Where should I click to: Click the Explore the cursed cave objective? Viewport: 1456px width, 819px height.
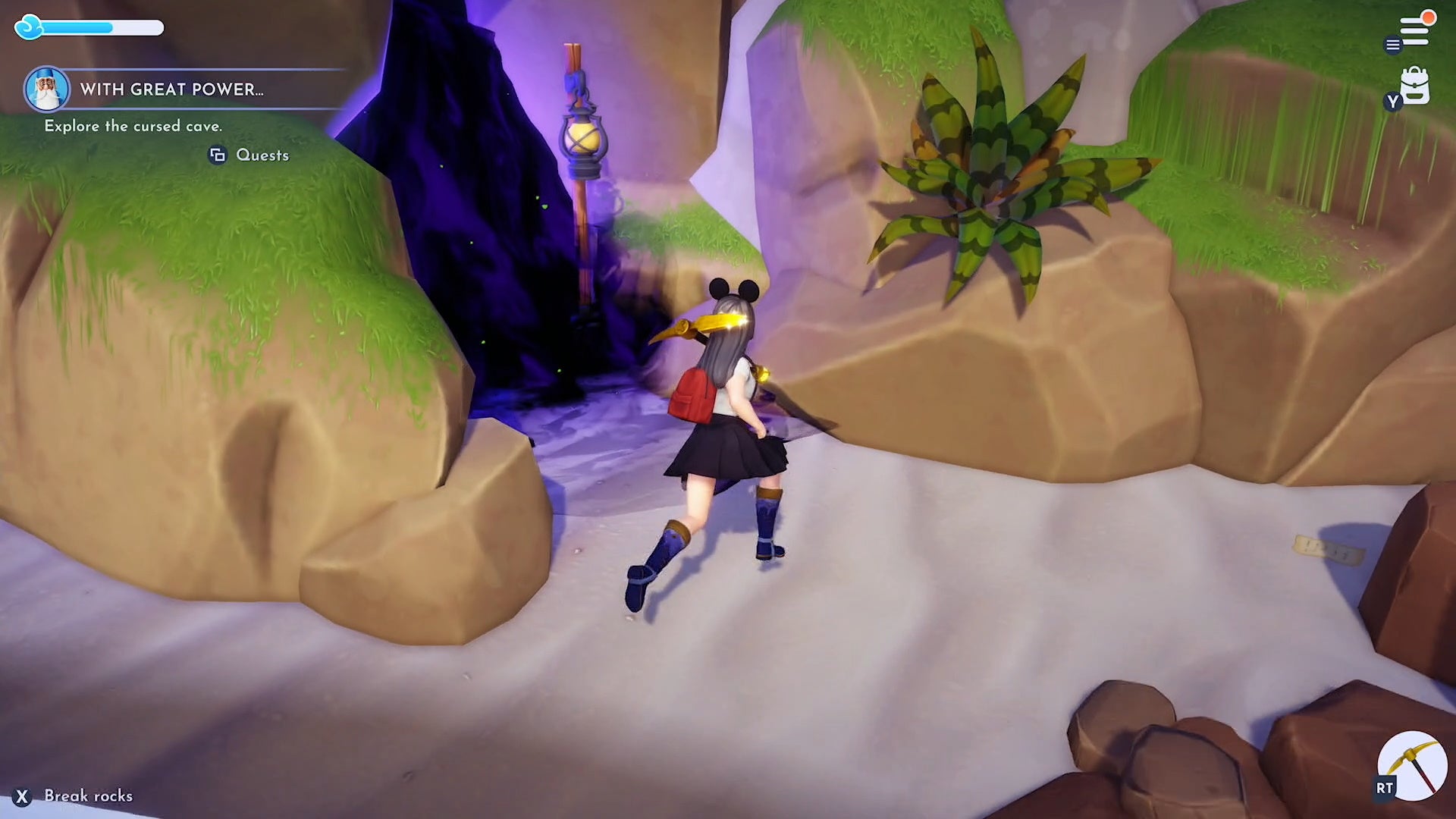tap(133, 126)
